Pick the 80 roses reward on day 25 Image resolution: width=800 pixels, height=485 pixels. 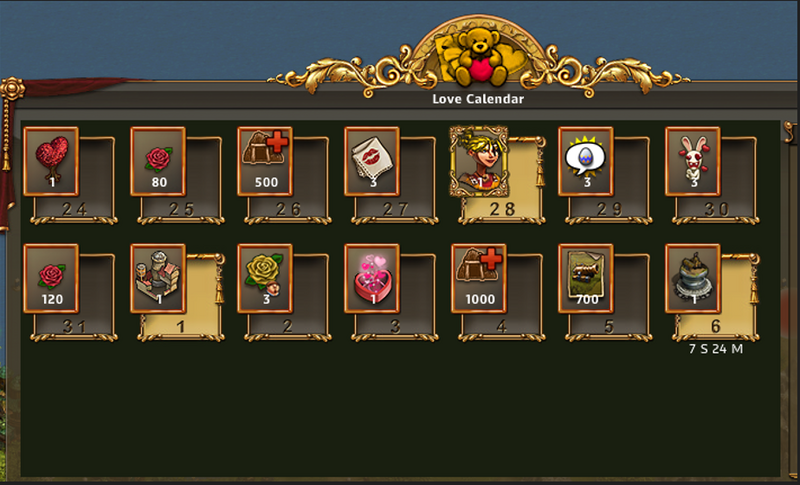pyautogui.click(x=158, y=160)
